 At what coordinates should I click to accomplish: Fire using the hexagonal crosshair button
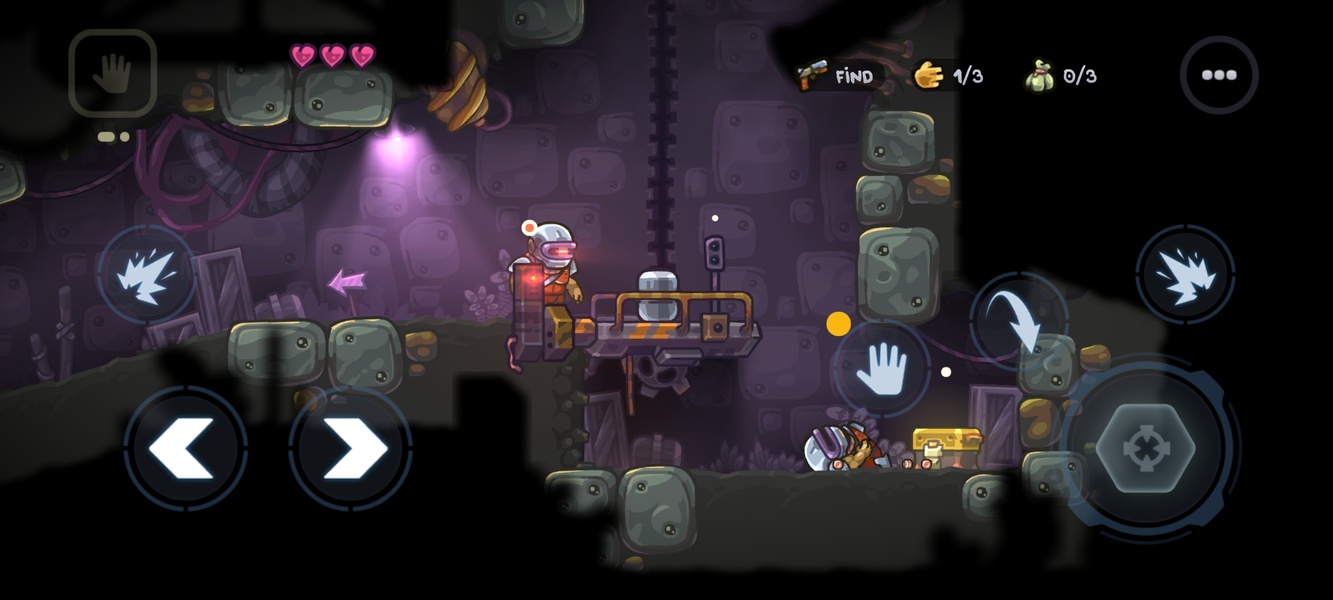click(x=1145, y=448)
